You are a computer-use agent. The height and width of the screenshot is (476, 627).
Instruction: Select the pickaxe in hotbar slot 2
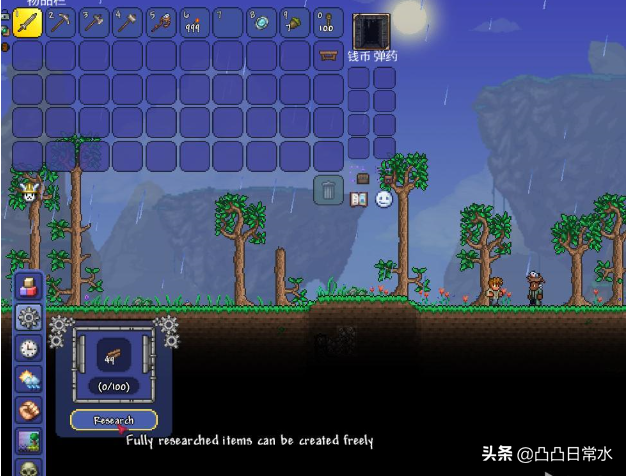[x=60, y=22]
